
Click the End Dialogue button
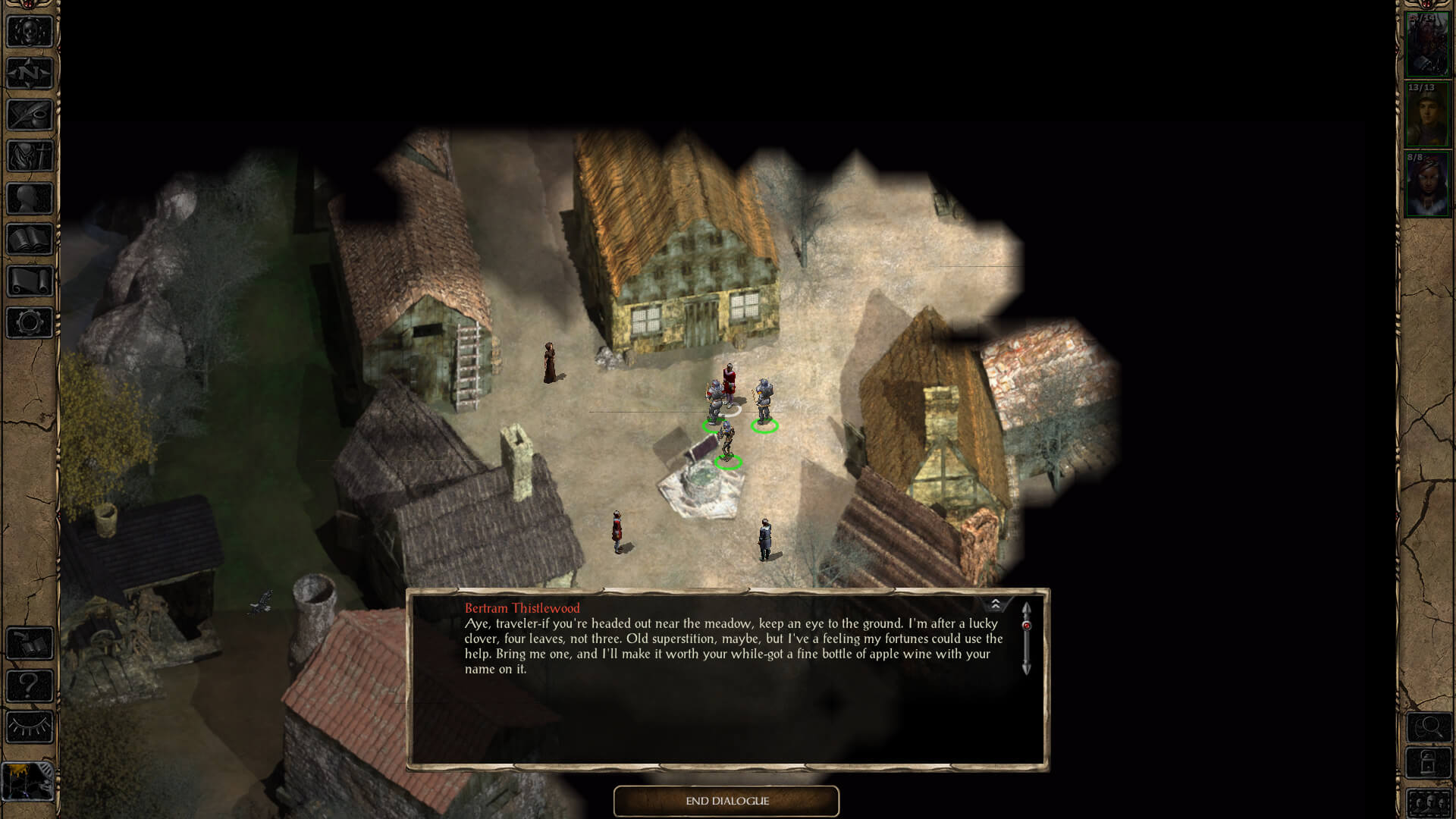point(726,801)
